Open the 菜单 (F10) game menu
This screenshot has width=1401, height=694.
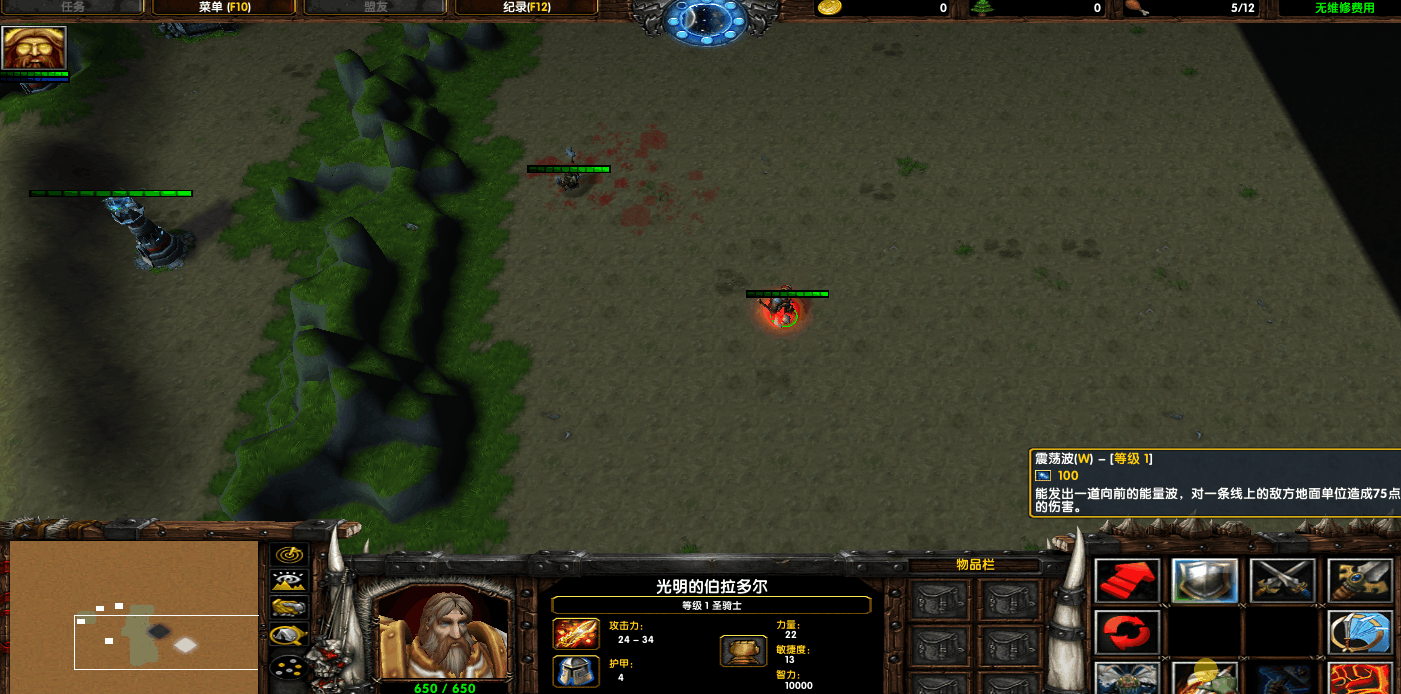224,8
